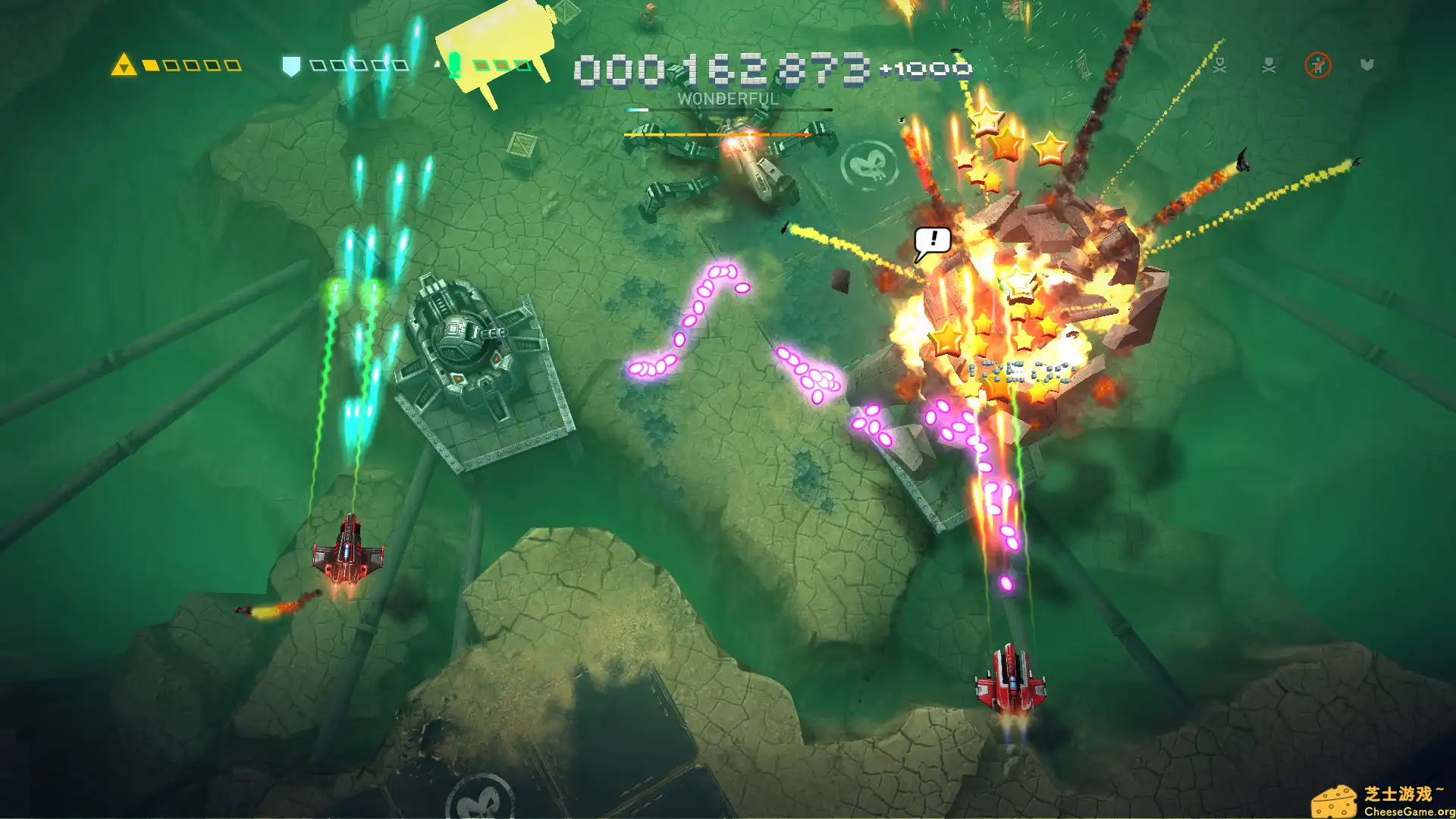Click the crossed-out human rescue icon
Image resolution: width=1456 pixels, height=819 pixels.
[x=1319, y=66]
